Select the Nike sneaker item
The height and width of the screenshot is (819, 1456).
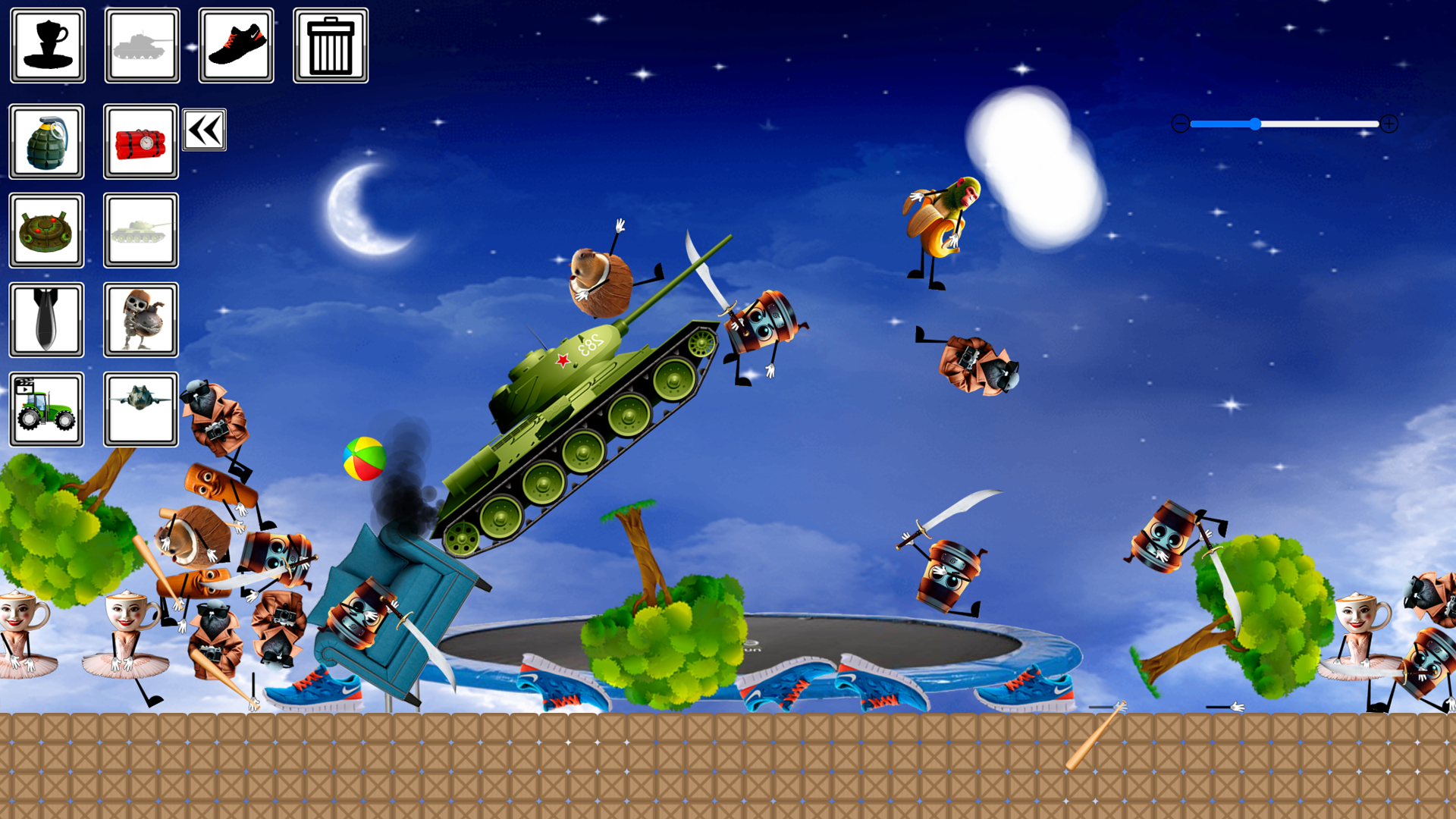(236, 45)
